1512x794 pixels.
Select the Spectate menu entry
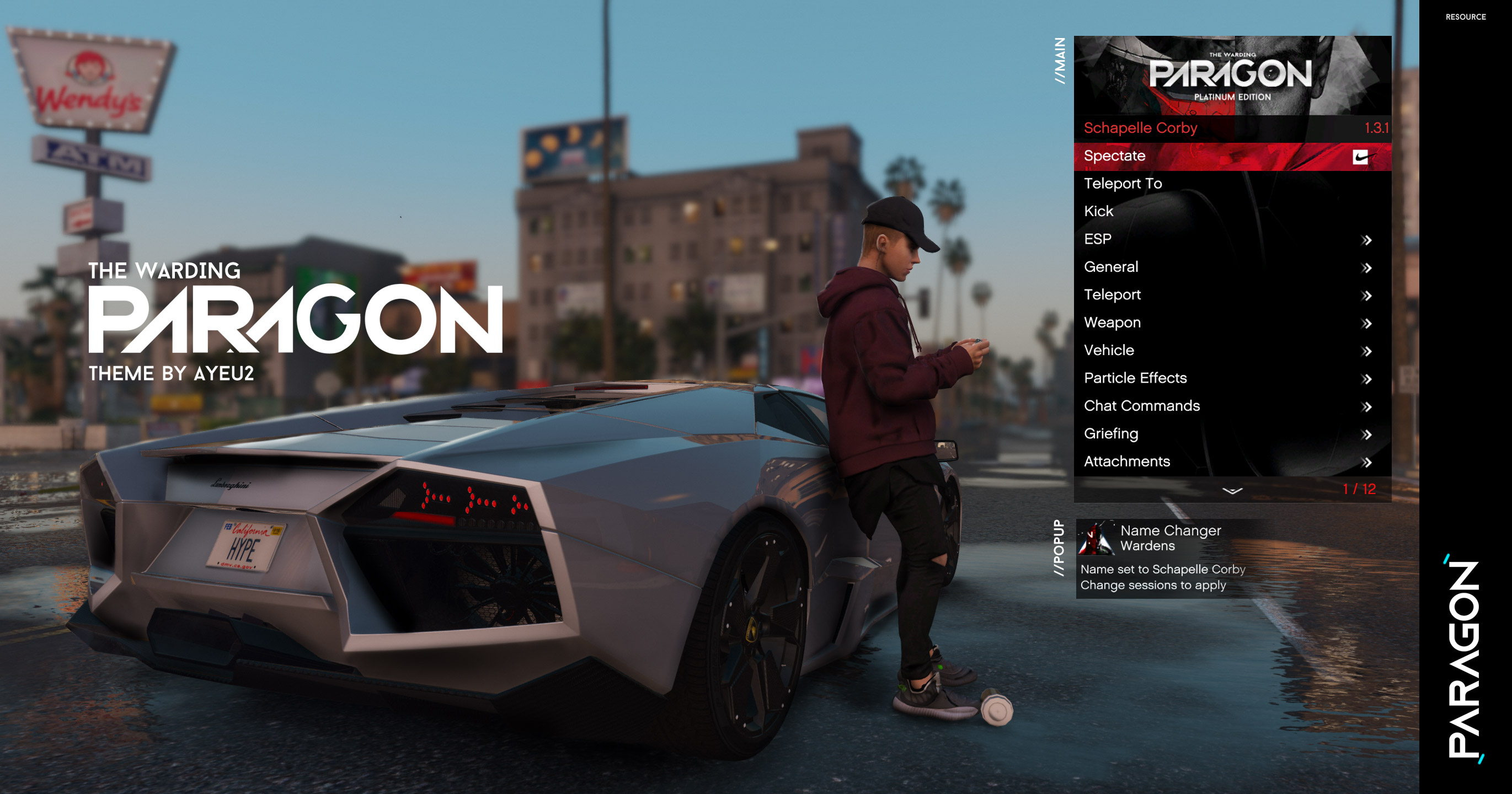point(1114,156)
